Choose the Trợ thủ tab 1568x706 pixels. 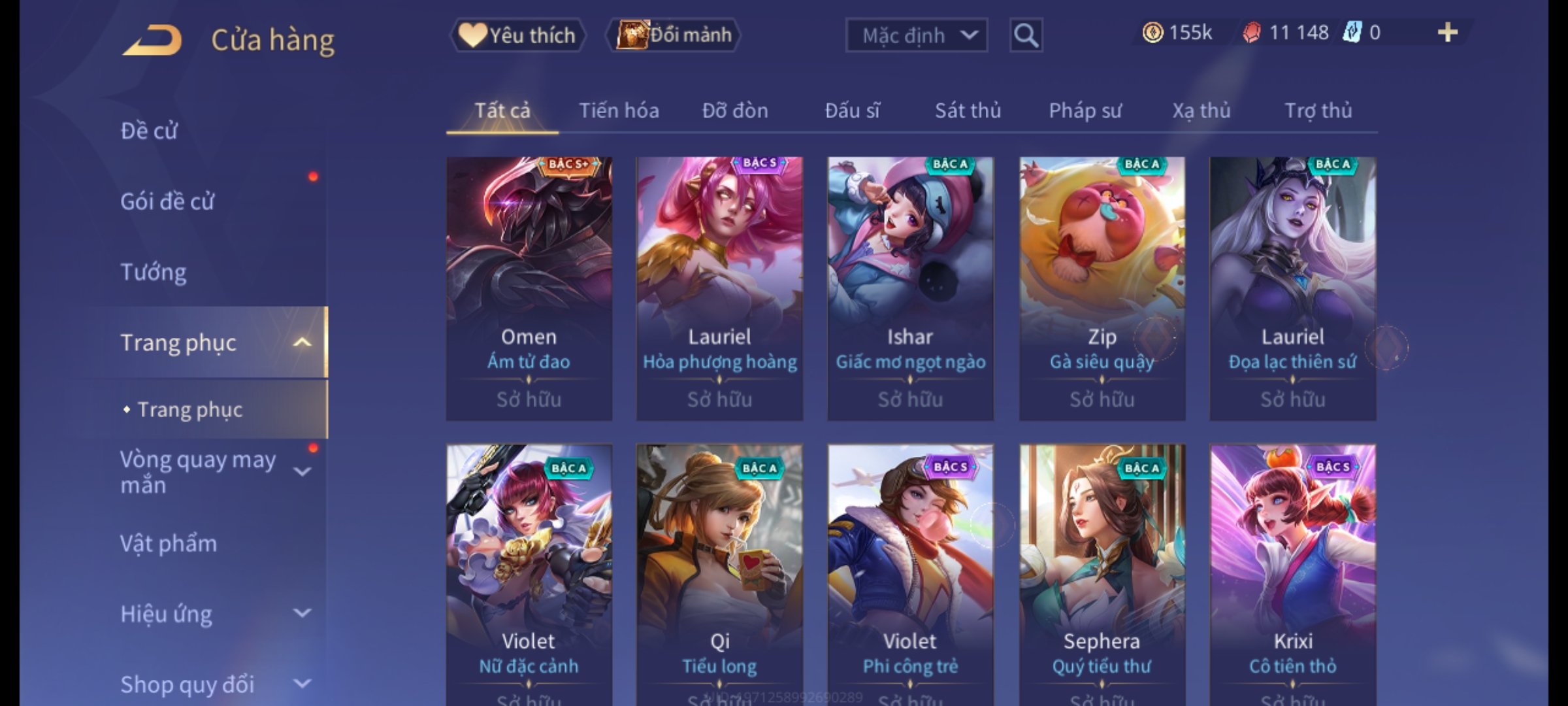click(x=1318, y=111)
